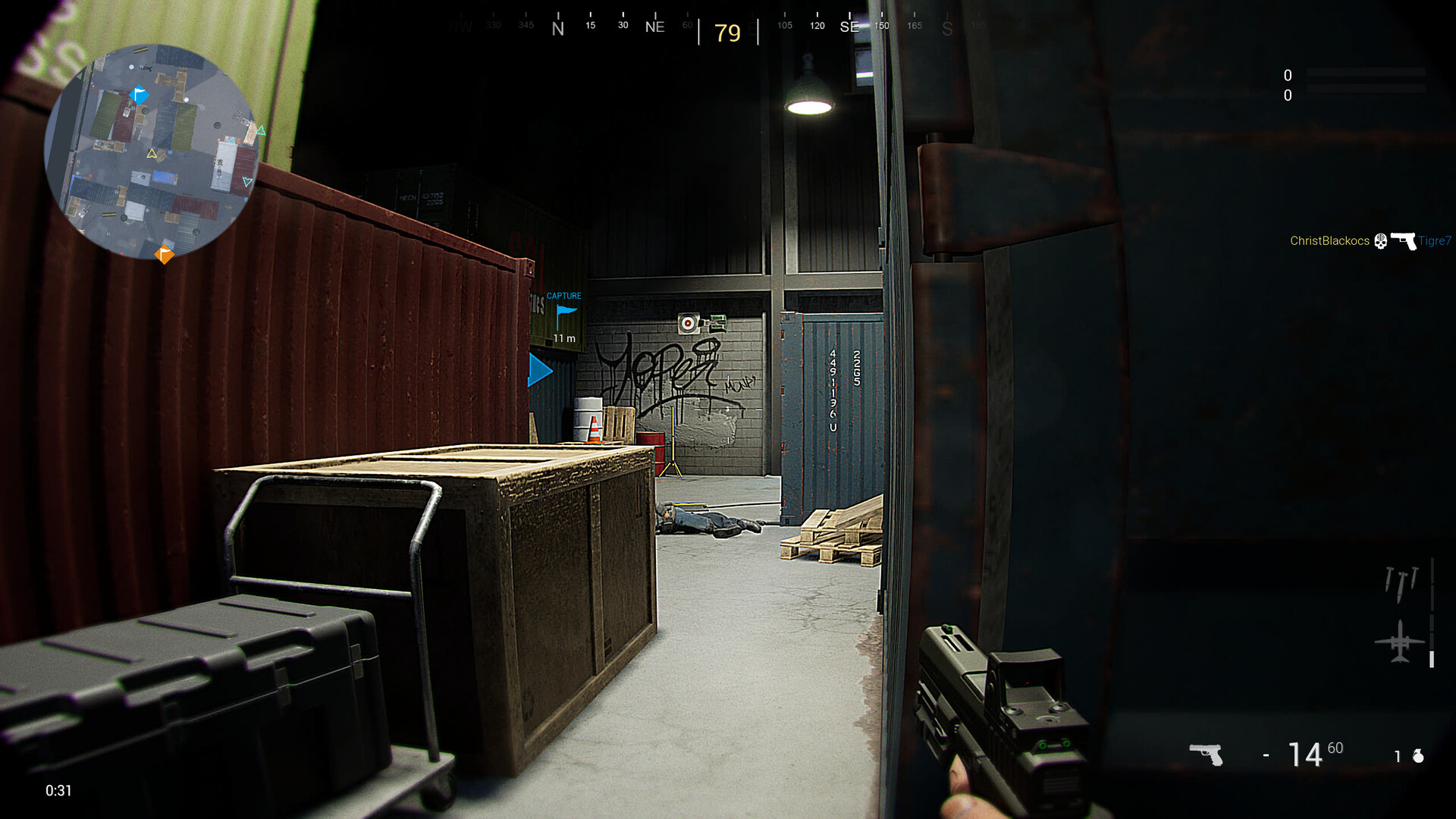Activate the airplane killstreak icon
Screen dimensions: 1456x819
pos(1400,642)
